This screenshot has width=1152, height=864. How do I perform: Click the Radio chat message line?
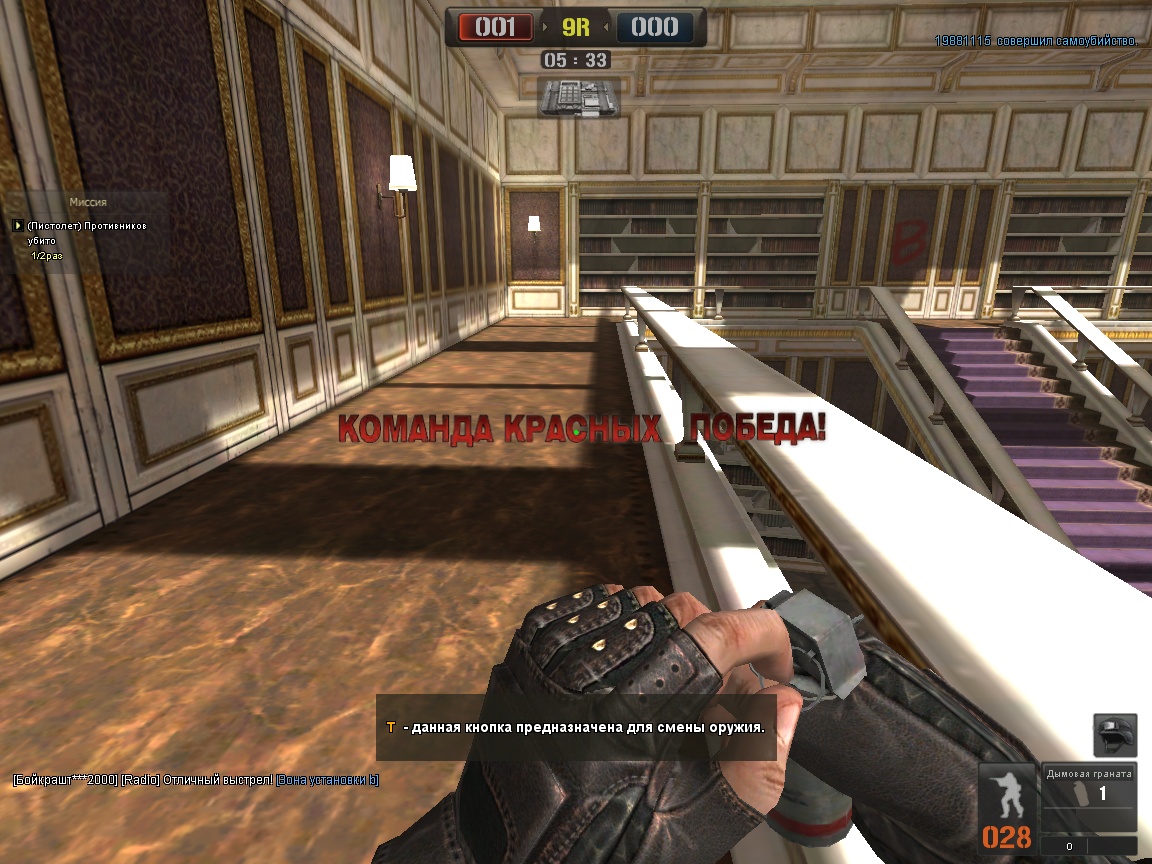click(196, 780)
